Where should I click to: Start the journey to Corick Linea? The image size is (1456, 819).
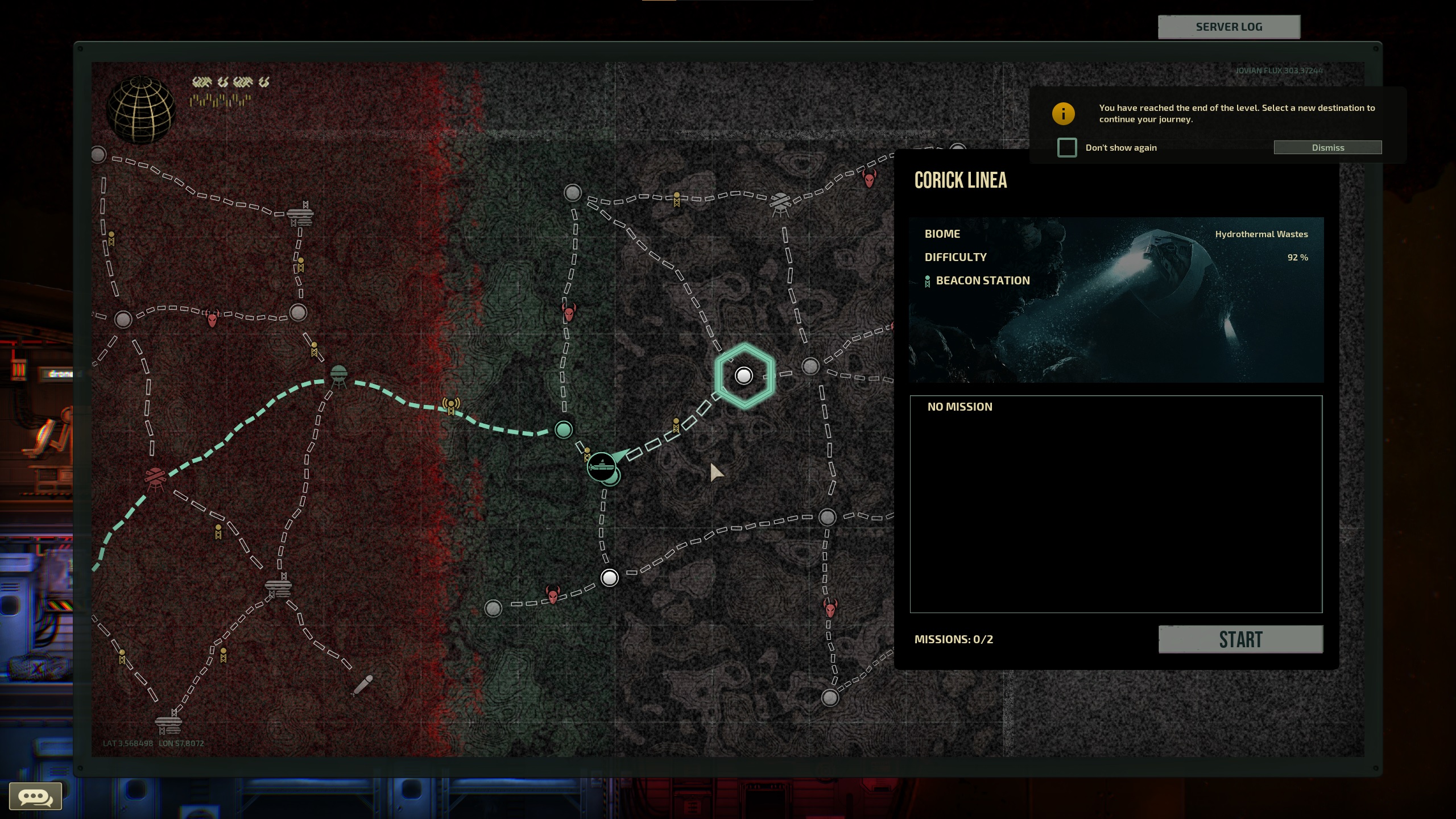pos(1240,639)
